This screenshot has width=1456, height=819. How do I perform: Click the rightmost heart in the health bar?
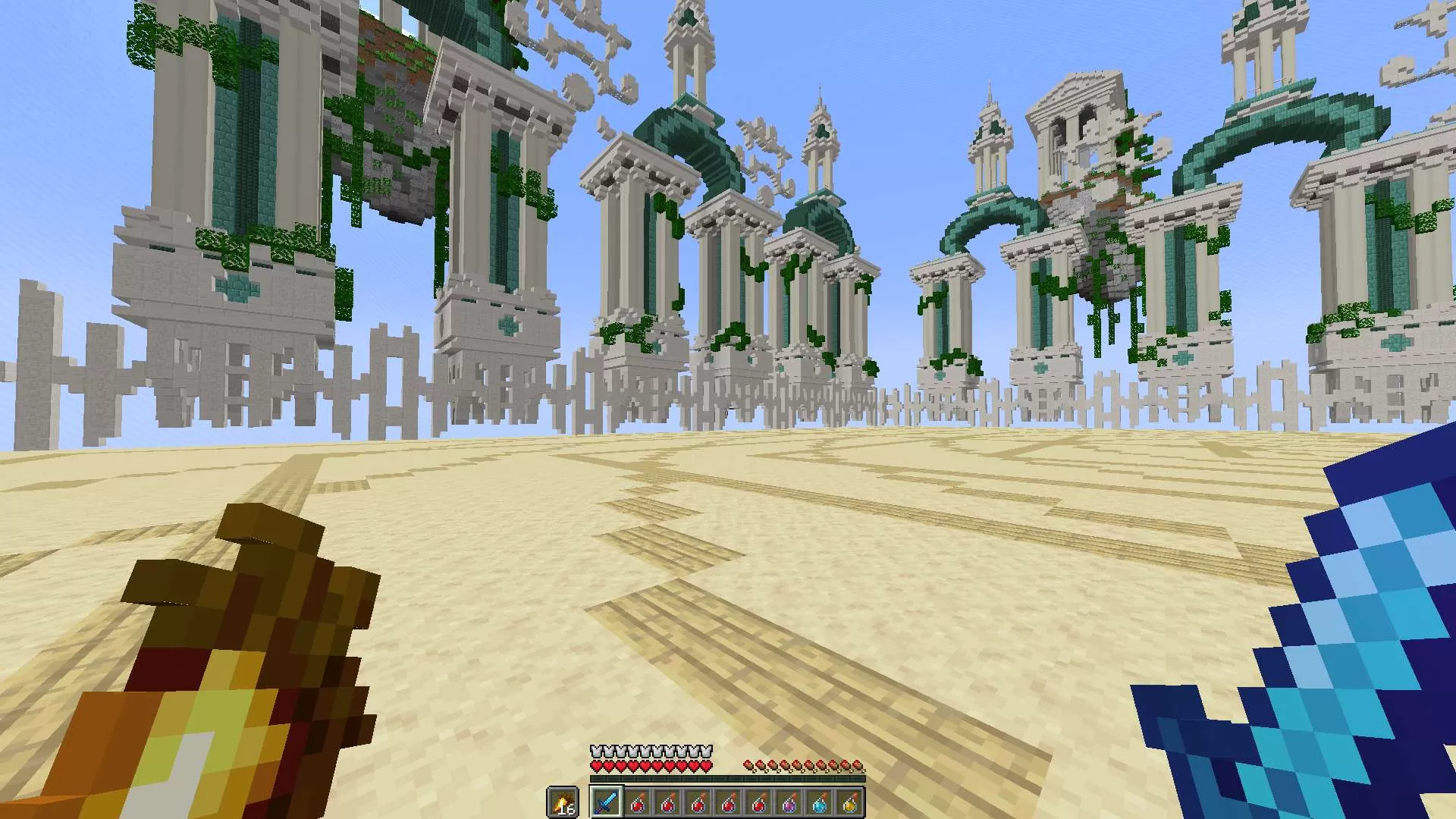click(x=705, y=765)
